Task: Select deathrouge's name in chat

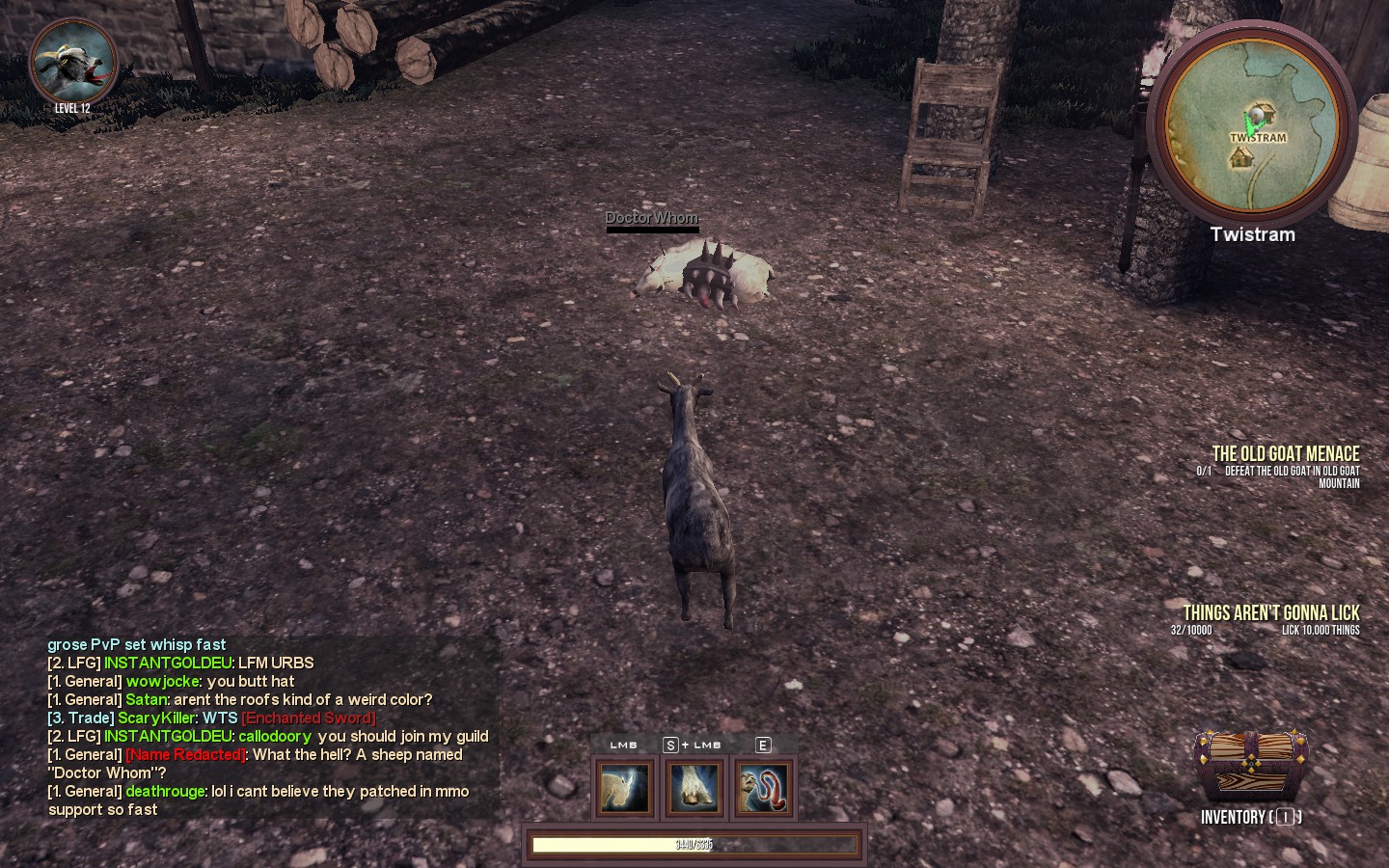Action: coord(165,791)
